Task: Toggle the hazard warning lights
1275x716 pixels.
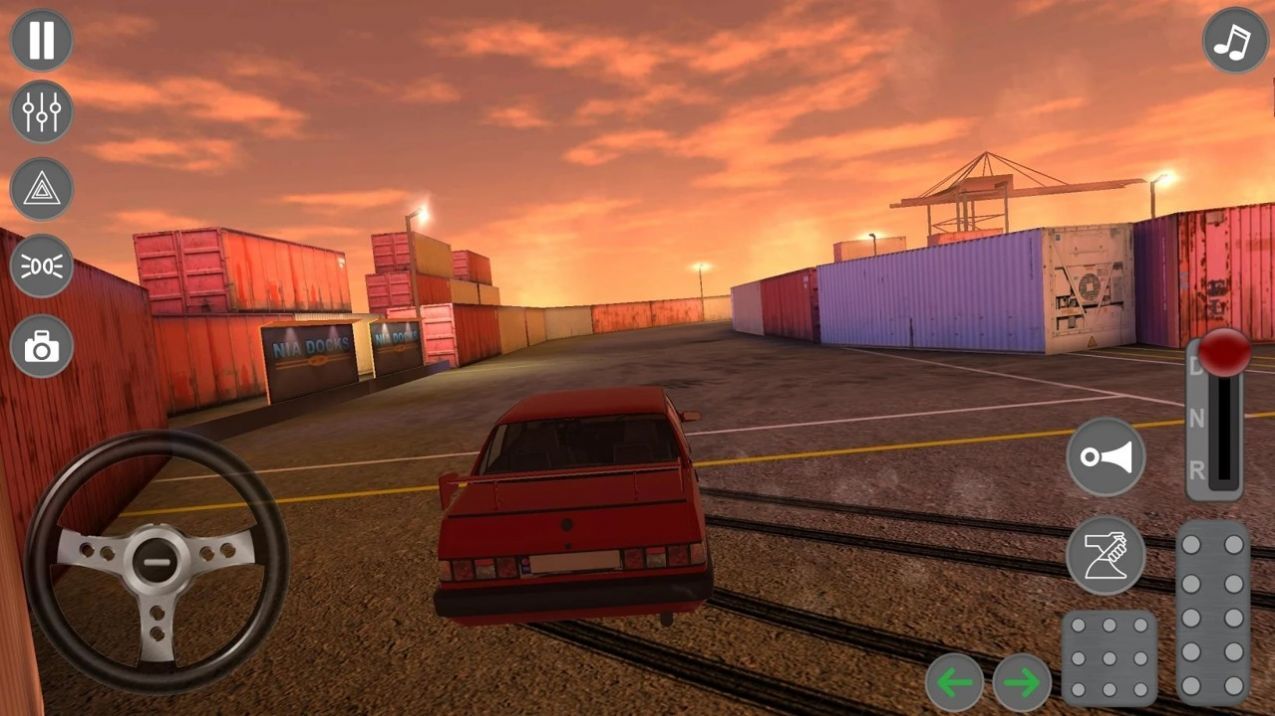Action: (41, 189)
